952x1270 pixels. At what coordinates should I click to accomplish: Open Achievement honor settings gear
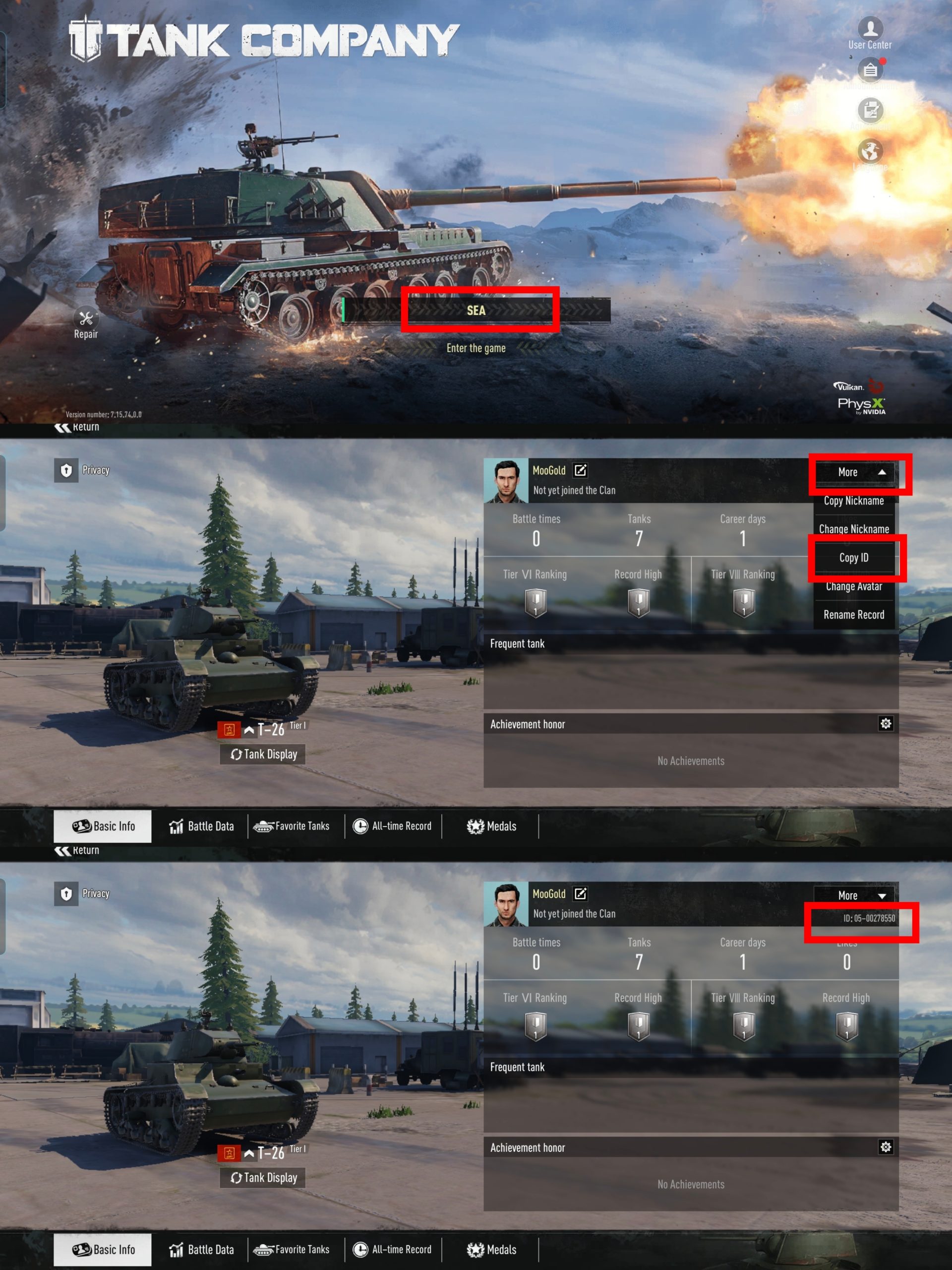(886, 723)
